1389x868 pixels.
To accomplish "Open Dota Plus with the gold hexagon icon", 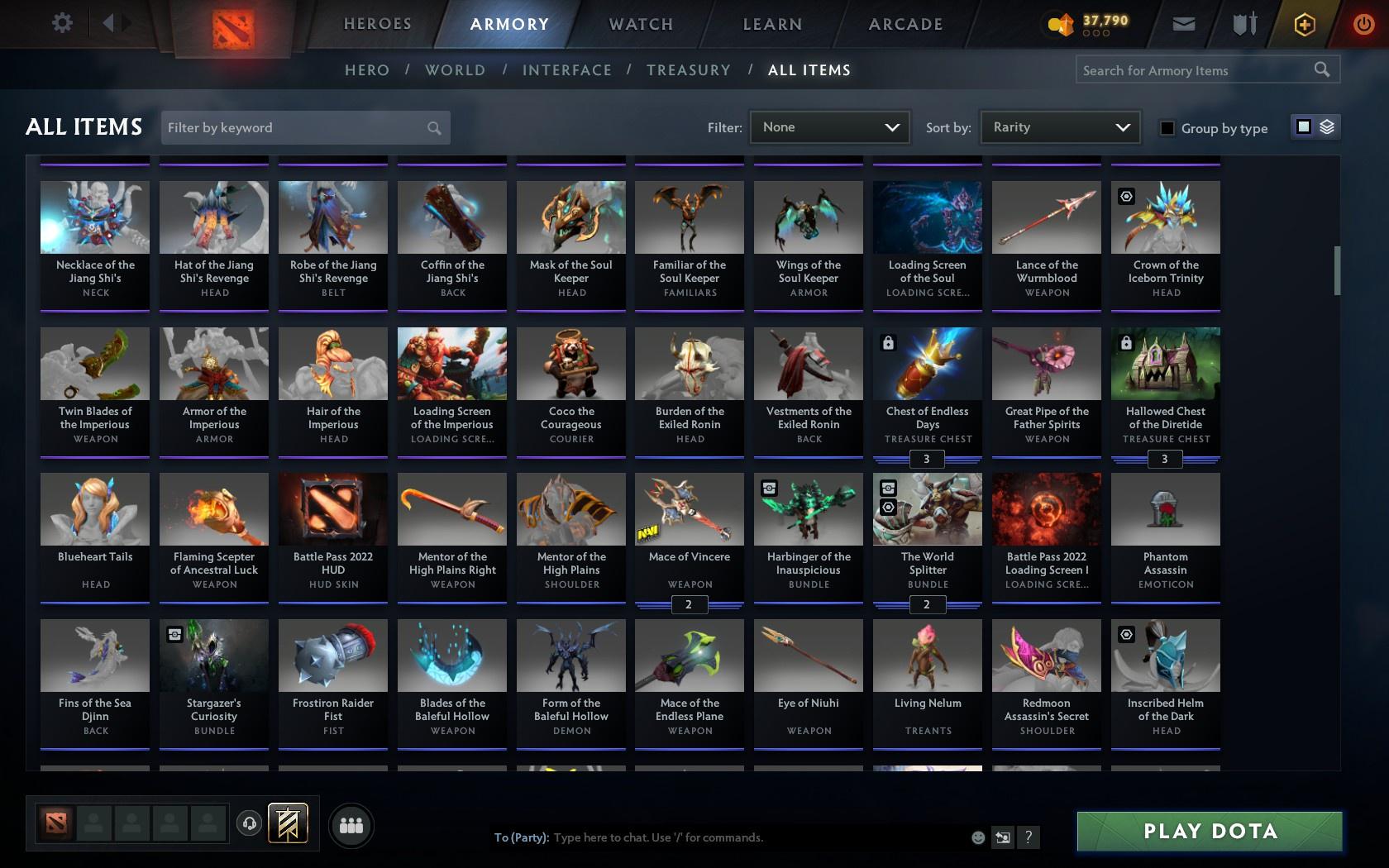I will [1305, 24].
